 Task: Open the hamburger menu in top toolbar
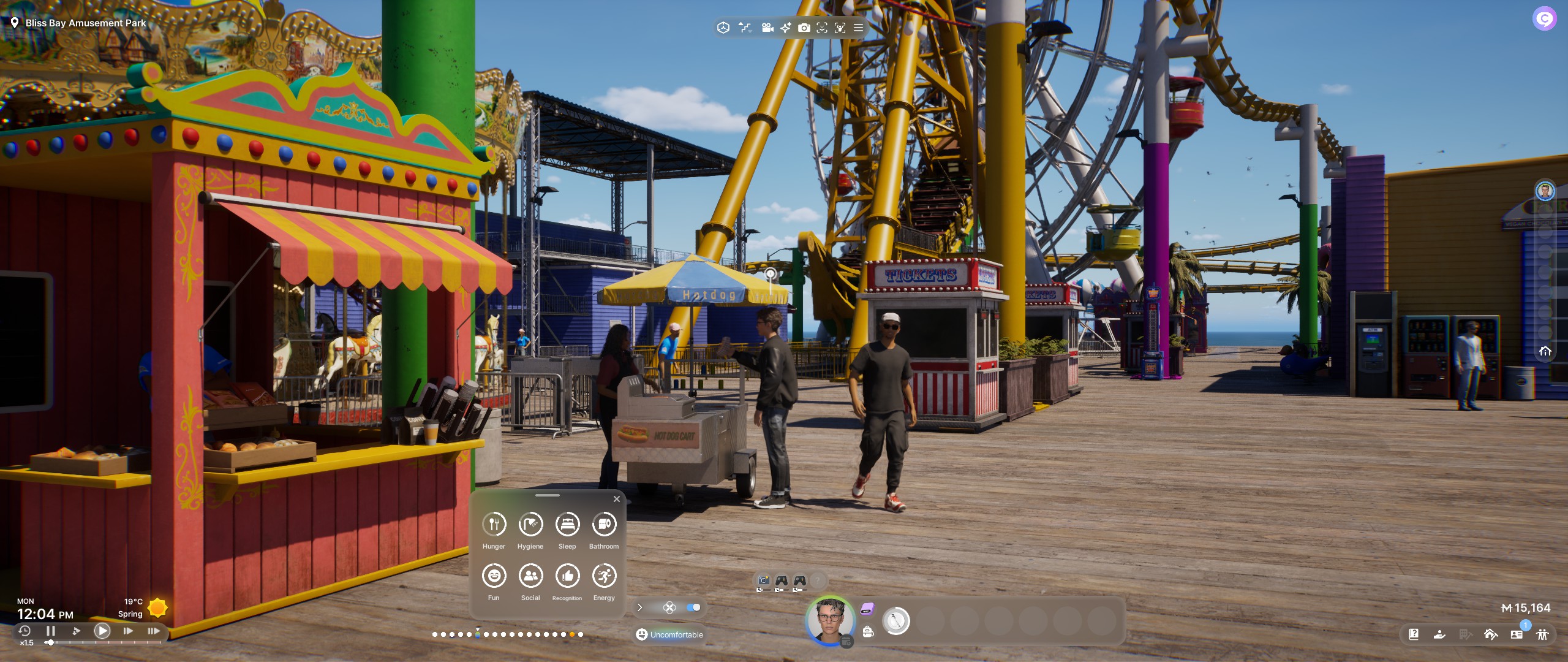click(x=859, y=28)
